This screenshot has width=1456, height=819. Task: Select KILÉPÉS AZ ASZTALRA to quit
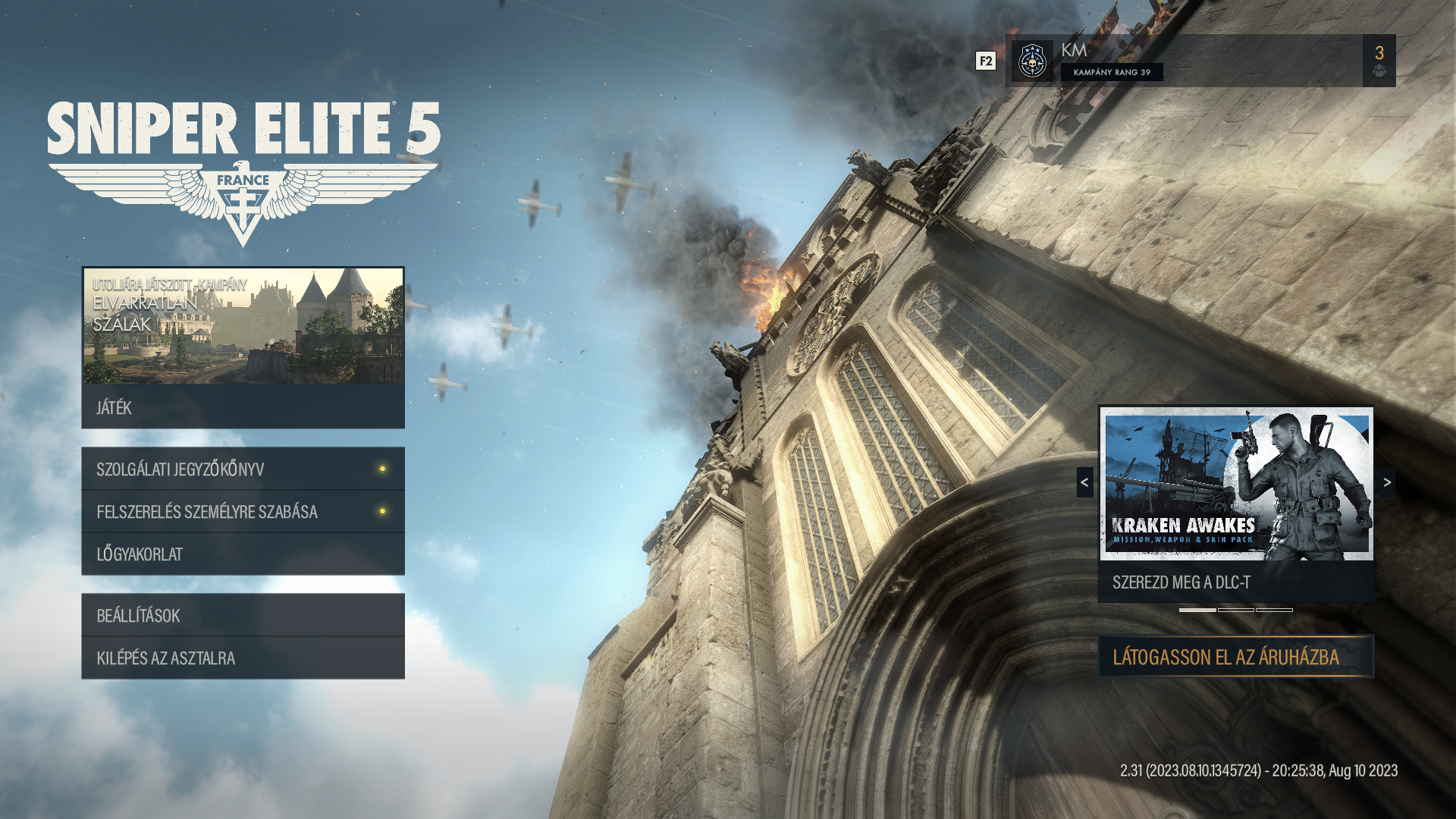pyautogui.click(x=243, y=657)
